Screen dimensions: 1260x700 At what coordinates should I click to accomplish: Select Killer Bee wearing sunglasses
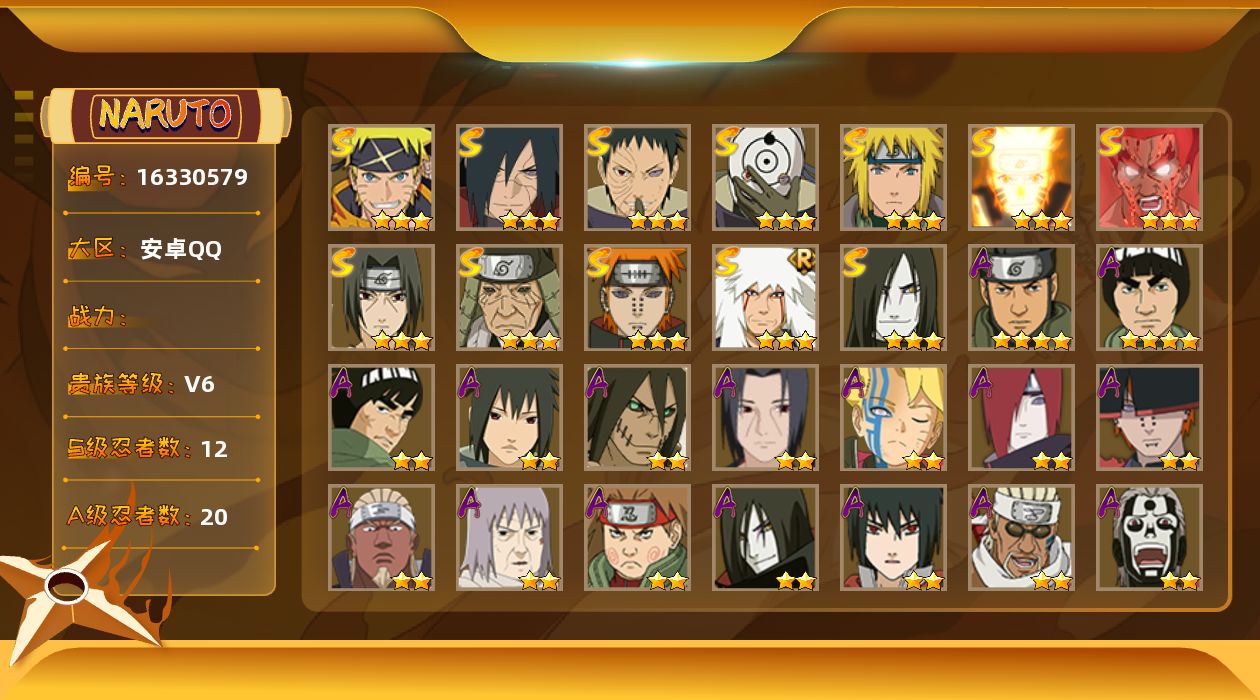[x=1021, y=537]
